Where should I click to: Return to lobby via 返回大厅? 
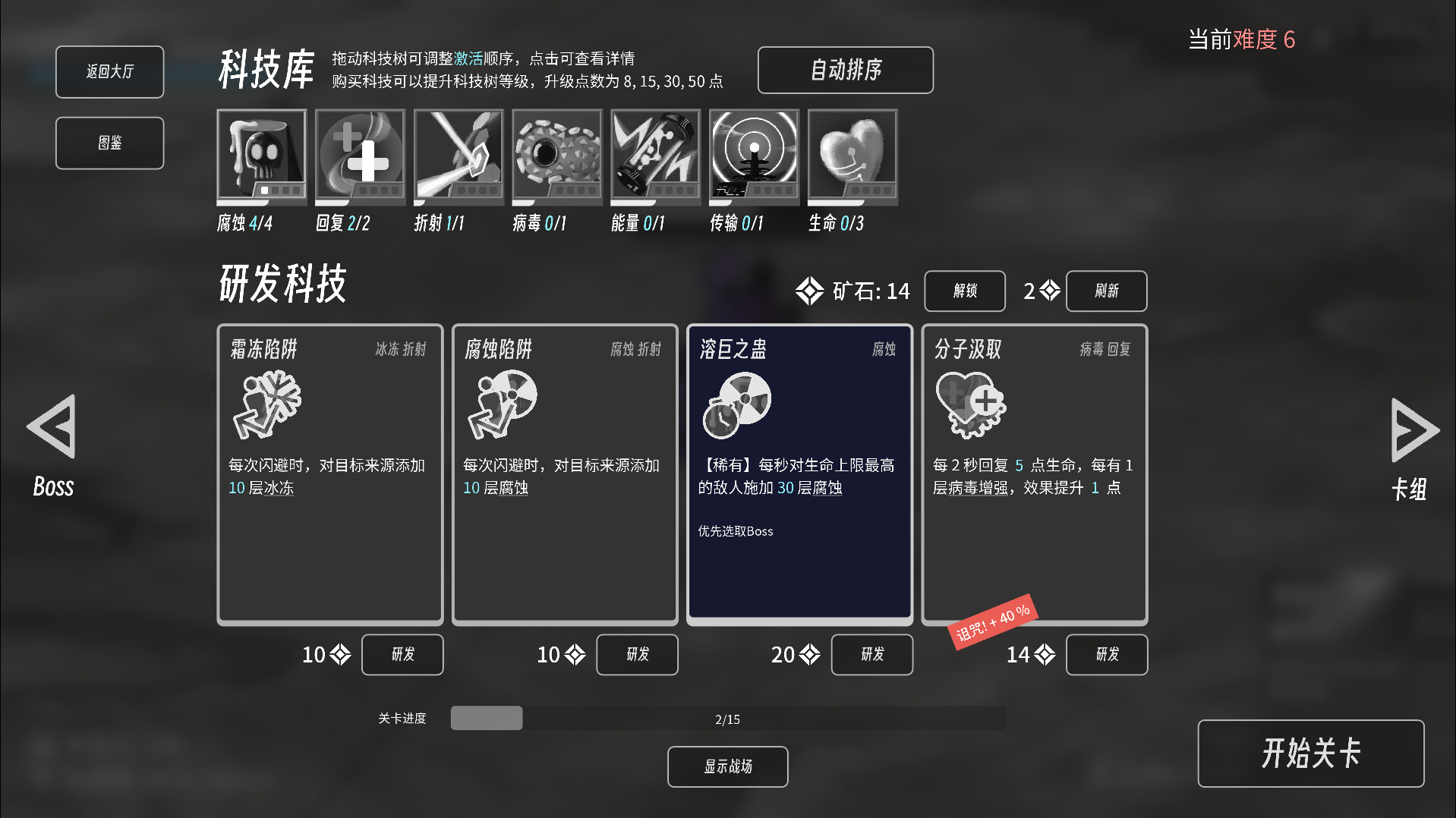coord(109,71)
